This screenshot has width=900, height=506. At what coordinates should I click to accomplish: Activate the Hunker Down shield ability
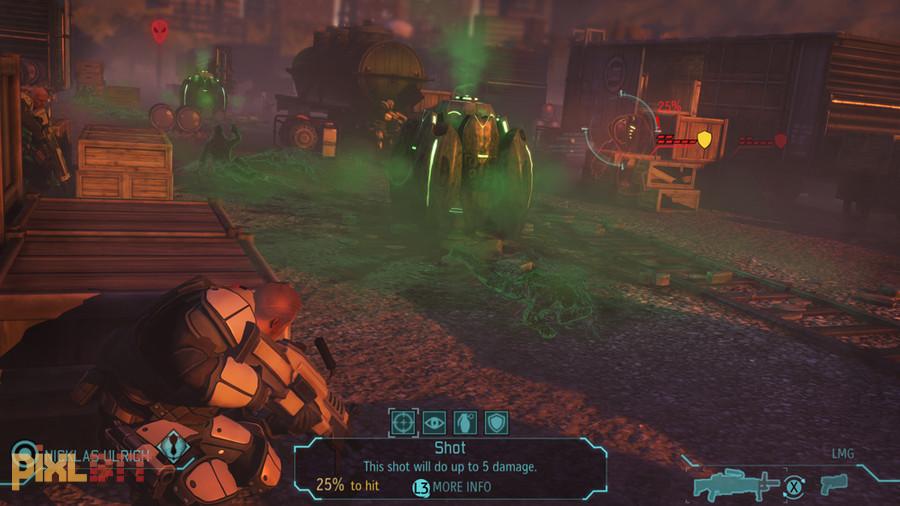tap(496, 422)
